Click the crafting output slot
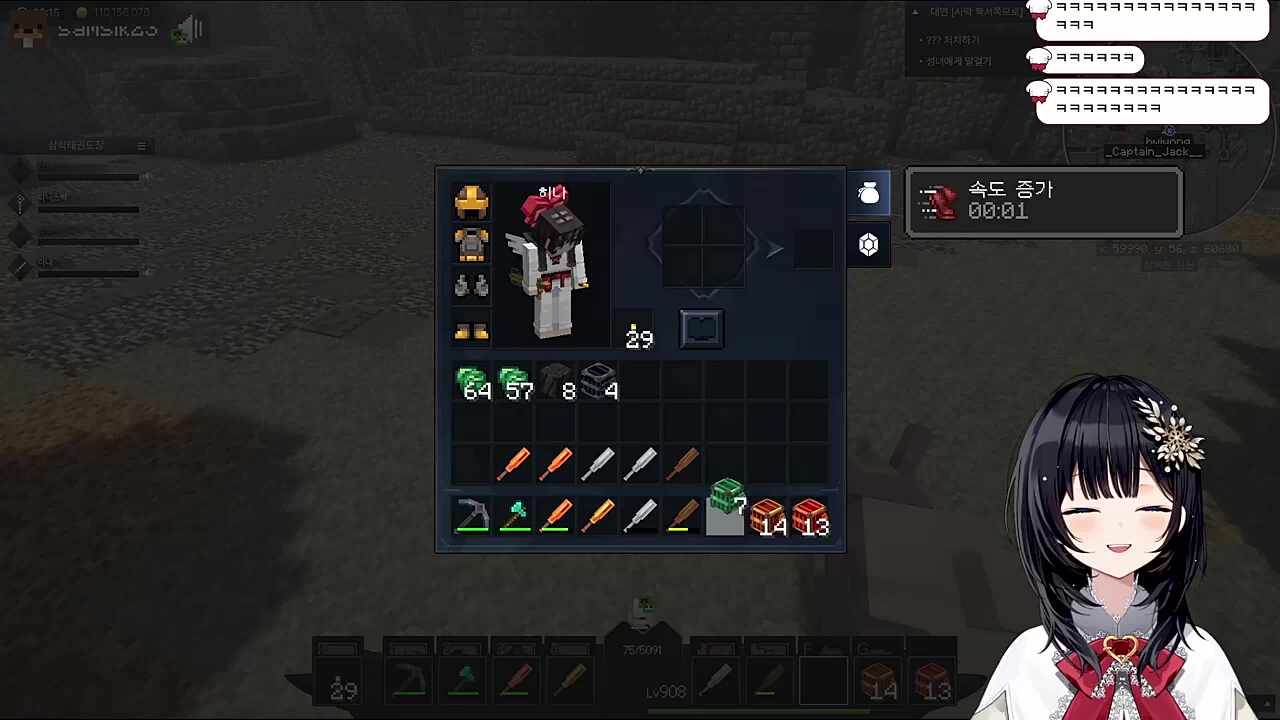 pyautogui.click(x=813, y=249)
